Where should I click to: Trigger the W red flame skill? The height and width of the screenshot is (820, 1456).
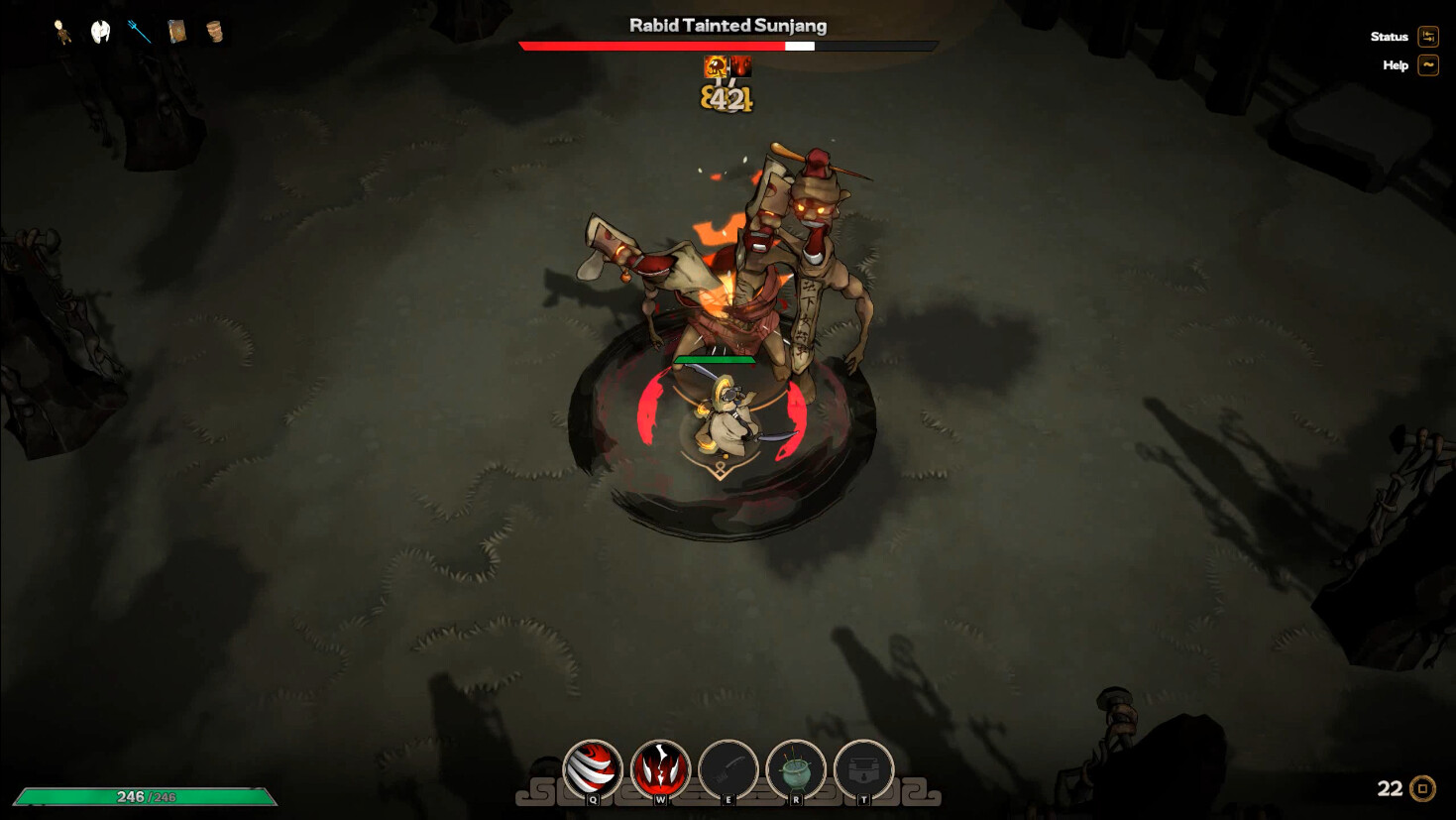(659, 770)
